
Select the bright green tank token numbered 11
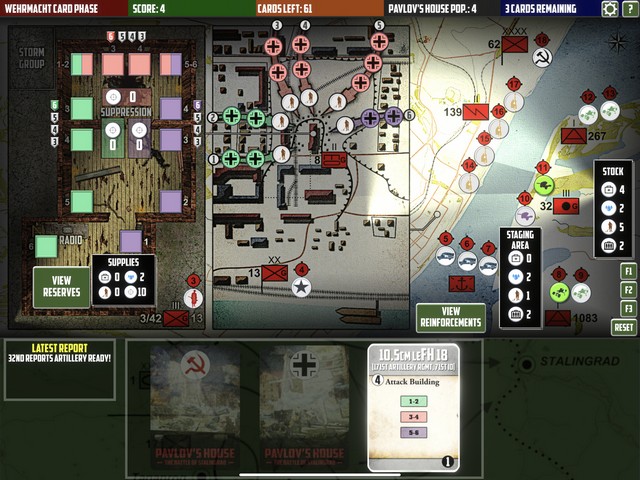pos(545,186)
